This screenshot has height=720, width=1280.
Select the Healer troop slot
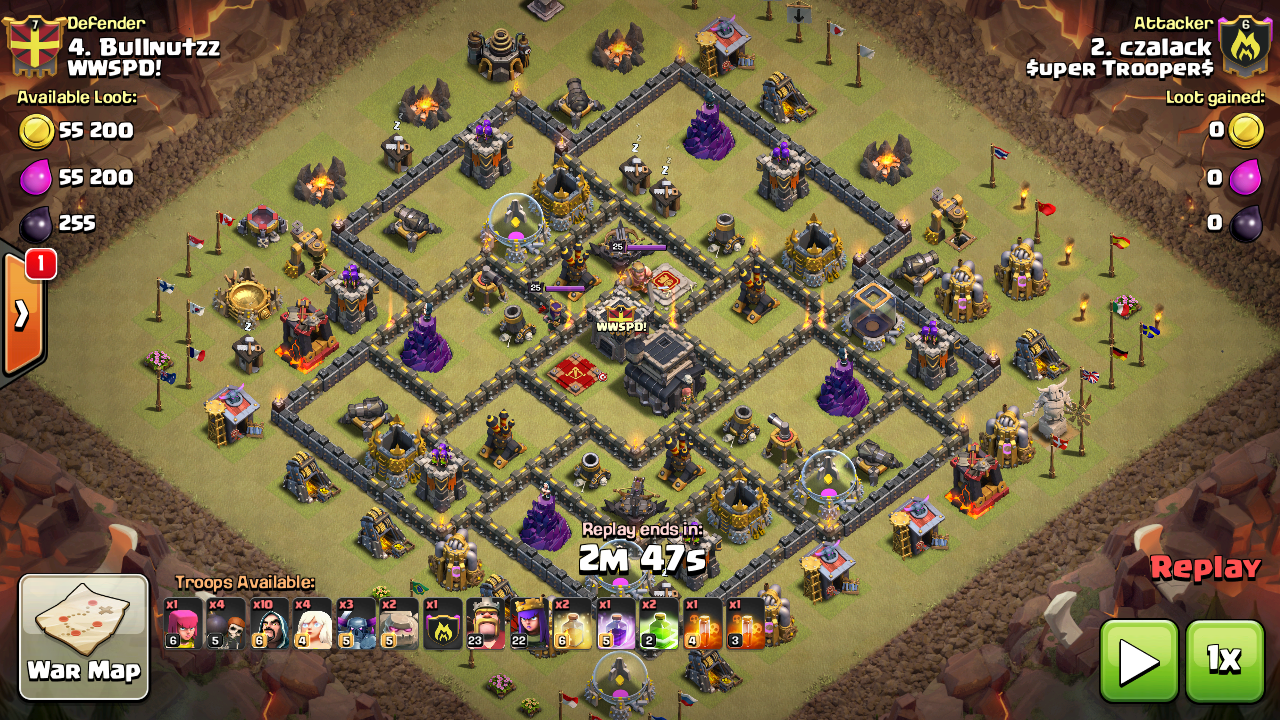tap(313, 624)
